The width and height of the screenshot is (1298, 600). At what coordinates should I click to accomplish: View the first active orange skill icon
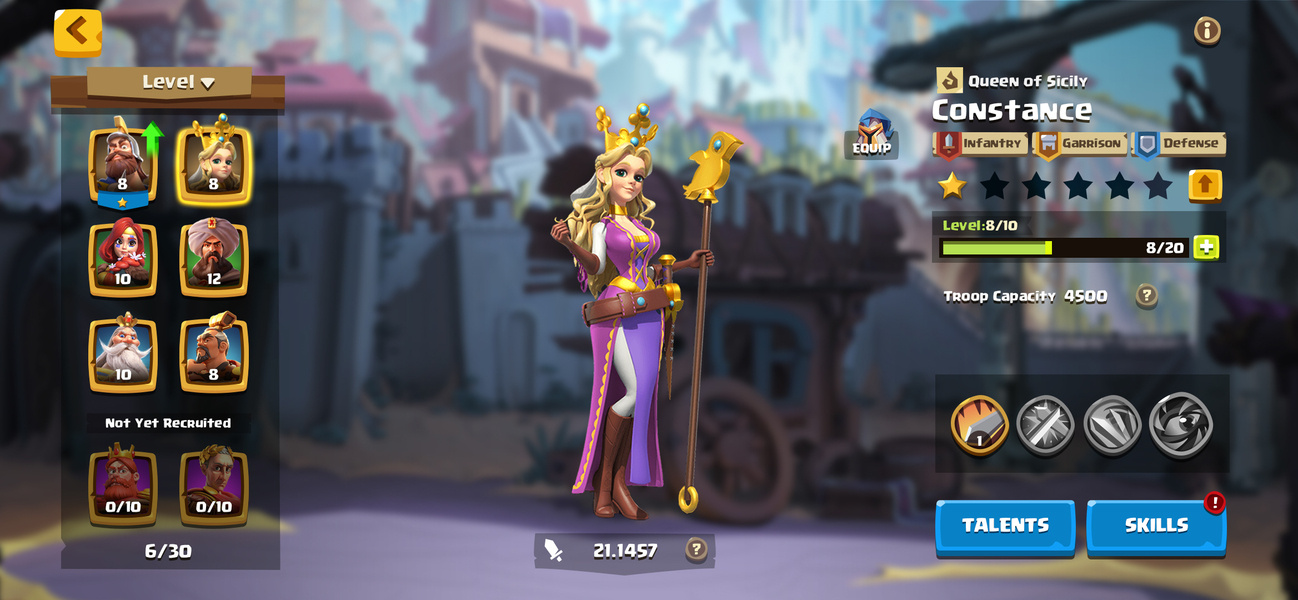tap(979, 425)
